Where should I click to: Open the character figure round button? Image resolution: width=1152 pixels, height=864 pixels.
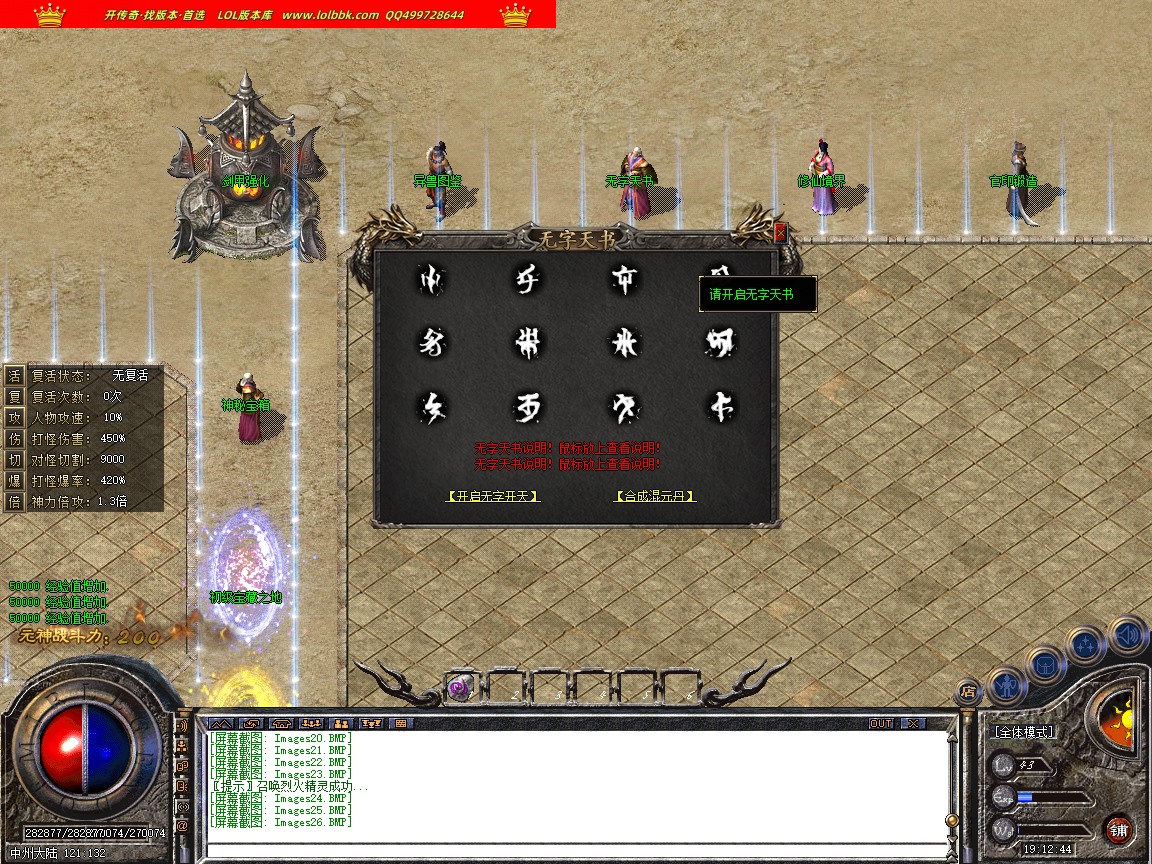(1005, 686)
